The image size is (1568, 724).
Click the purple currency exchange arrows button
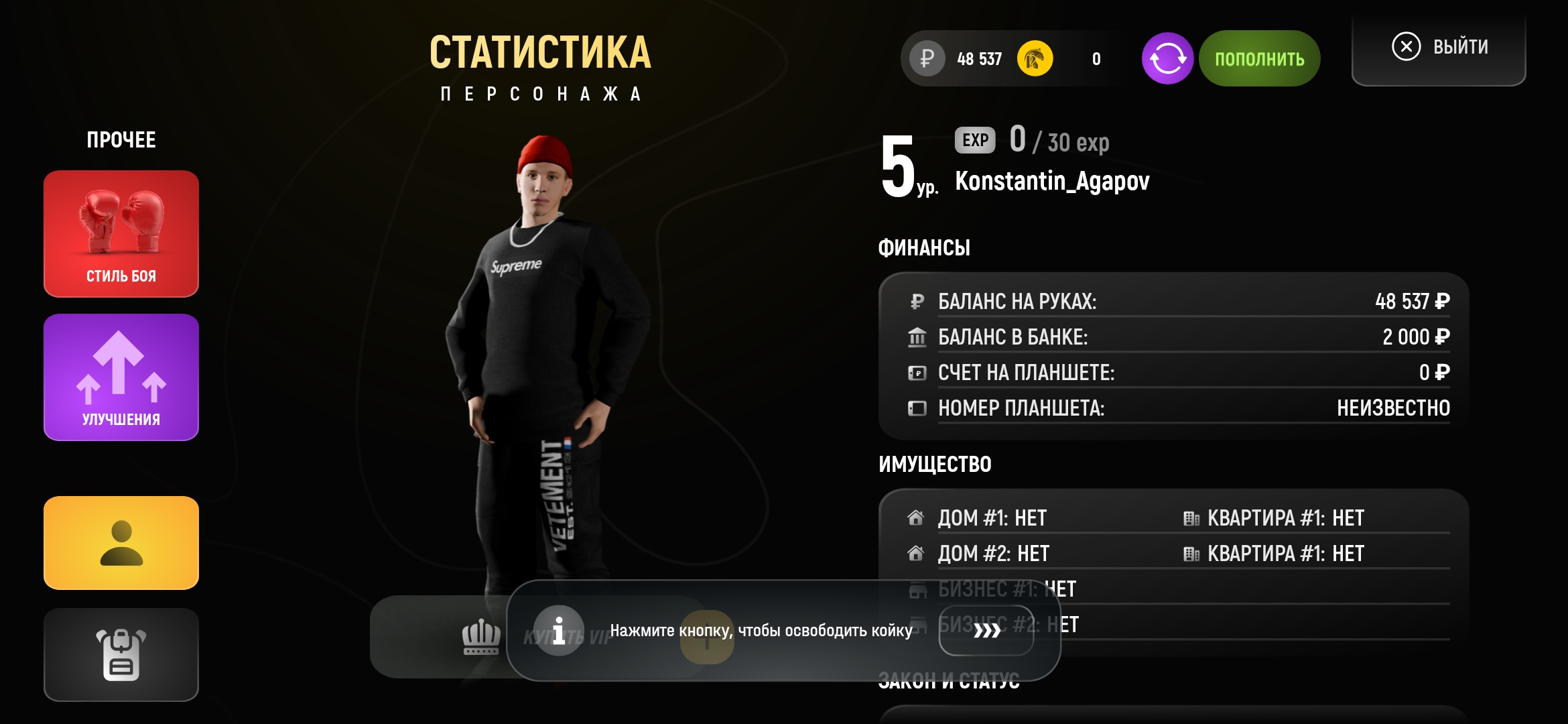click(1167, 59)
